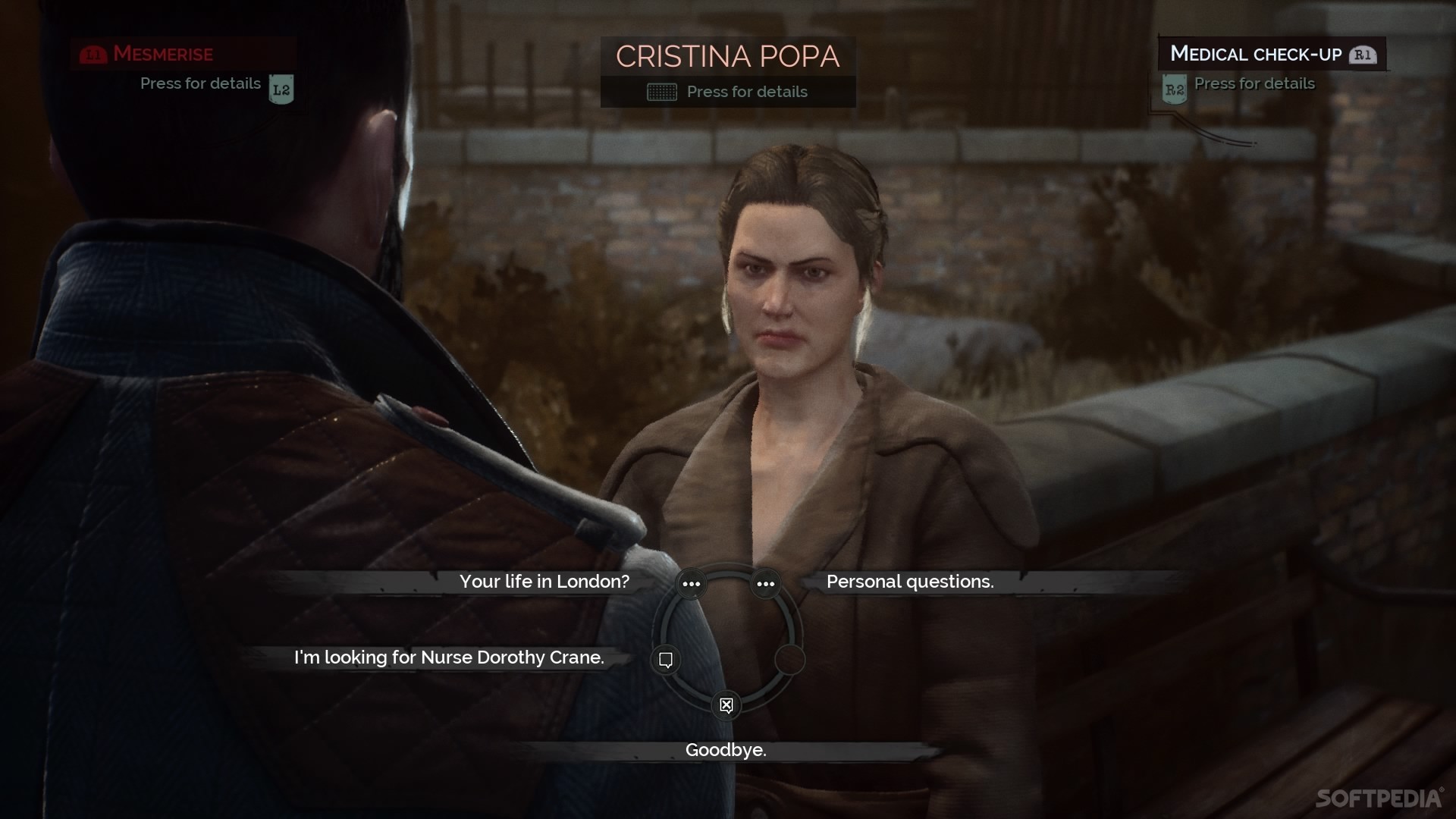1456x819 pixels.
Task: Choose the "Personal questions." dialogue option
Action: 909,582
